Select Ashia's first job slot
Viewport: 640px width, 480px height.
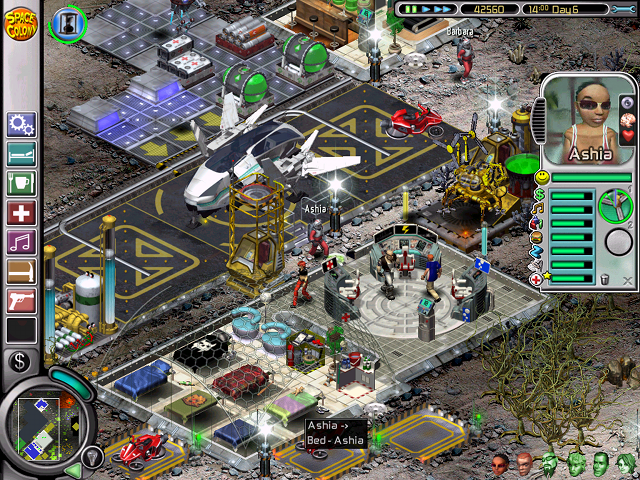coord(617,207)
